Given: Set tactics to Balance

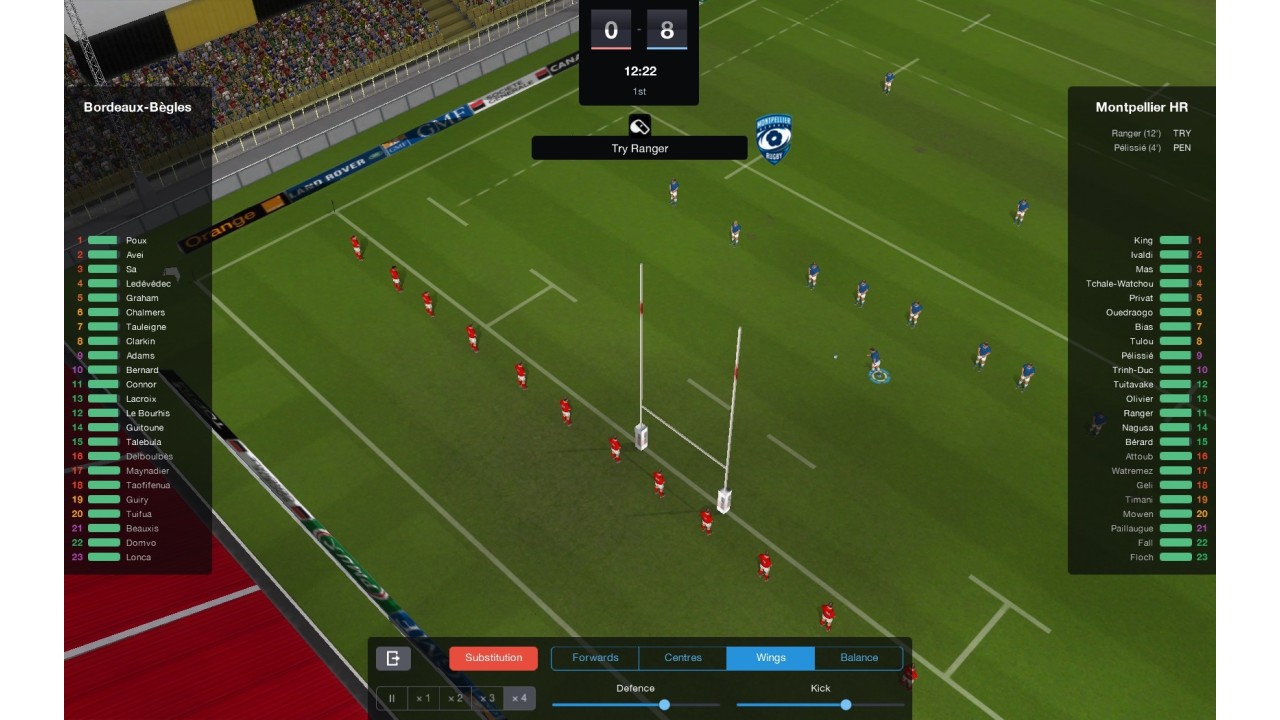Looking at the screenshot, I should 858,658.
